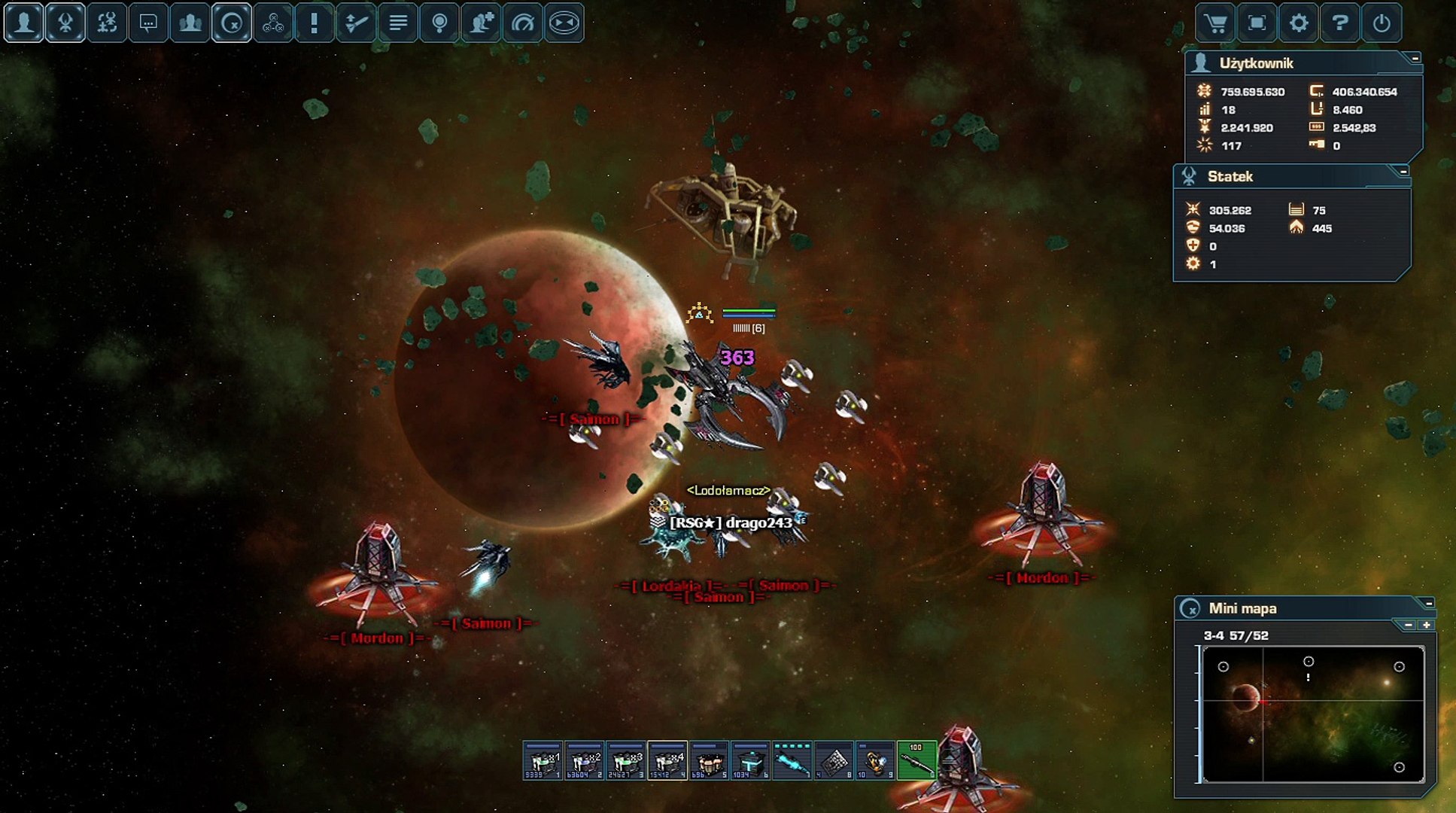Zoom out the minimap with minus

pyautogui.click(x=1409, y=625)
